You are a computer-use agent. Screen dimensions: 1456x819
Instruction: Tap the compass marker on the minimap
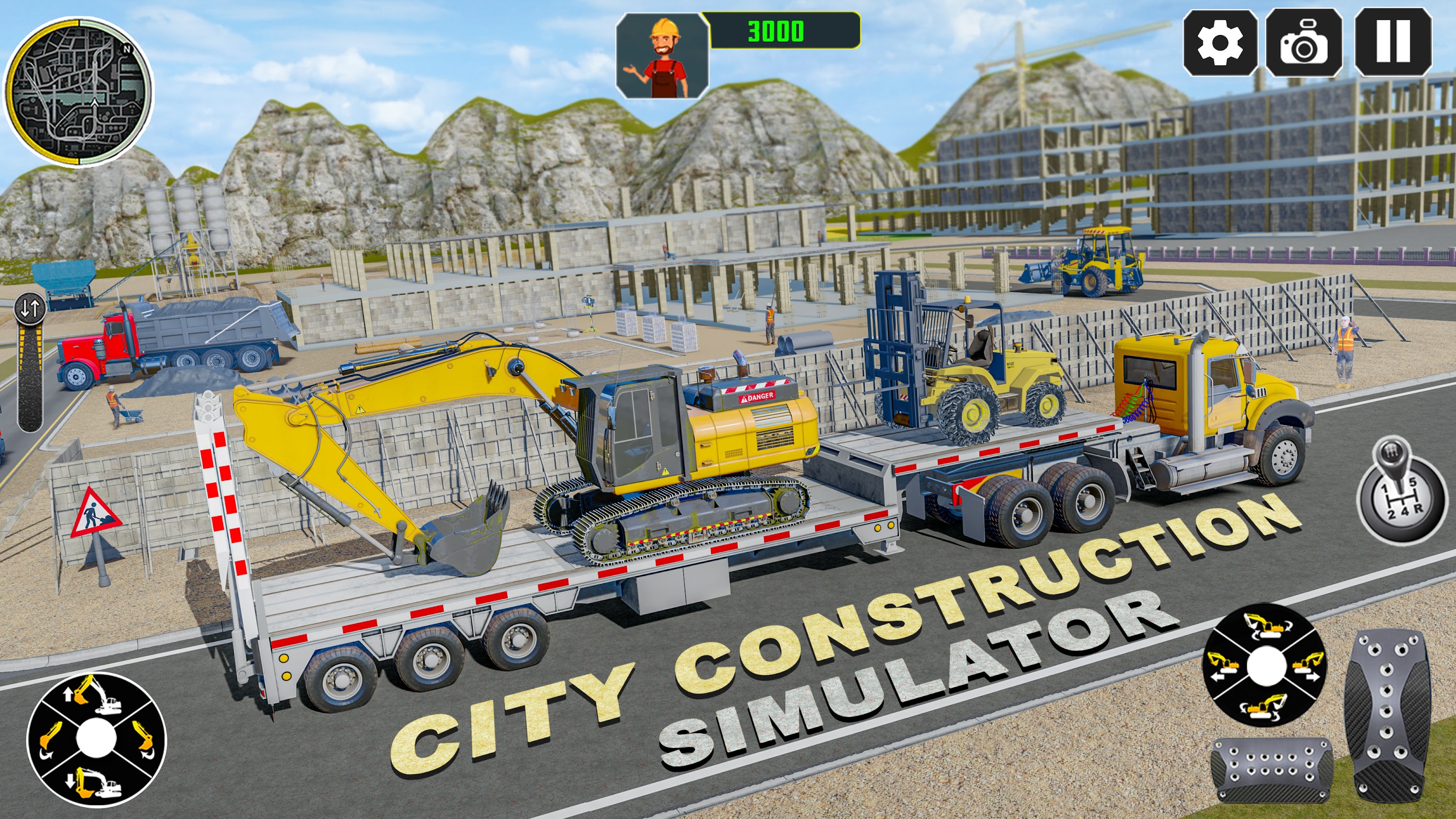(x=127, y=49)
